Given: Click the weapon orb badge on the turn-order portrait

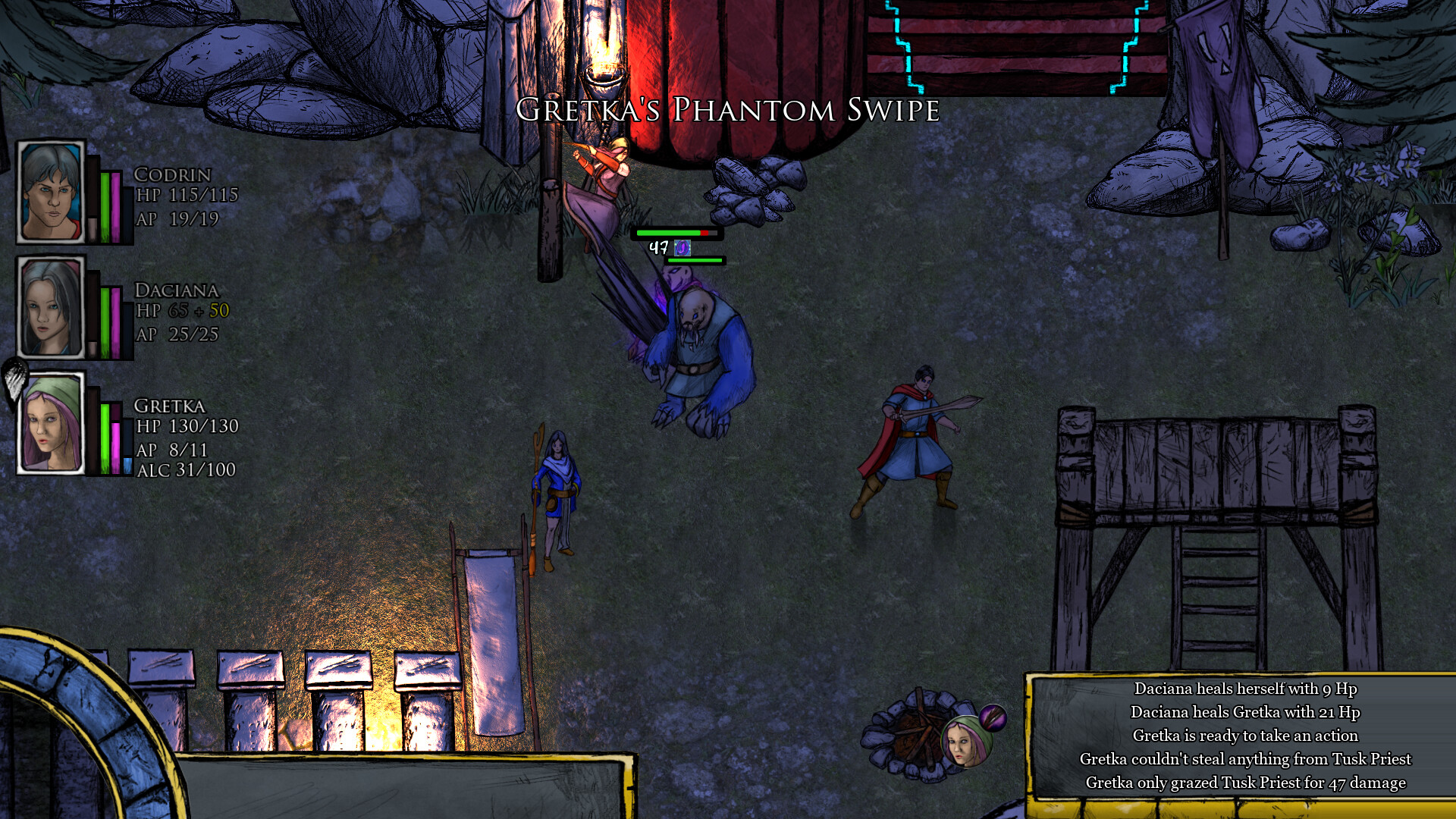Looking at the screenshot, I should [x=993, y=717].
